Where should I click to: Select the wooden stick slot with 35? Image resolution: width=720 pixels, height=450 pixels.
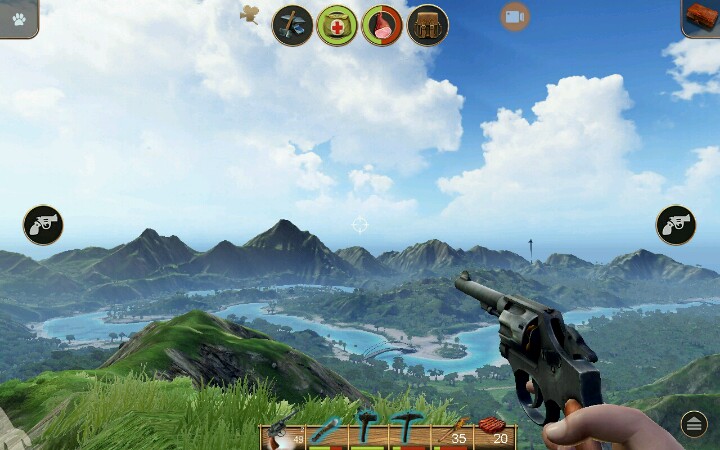pos(451,431)
